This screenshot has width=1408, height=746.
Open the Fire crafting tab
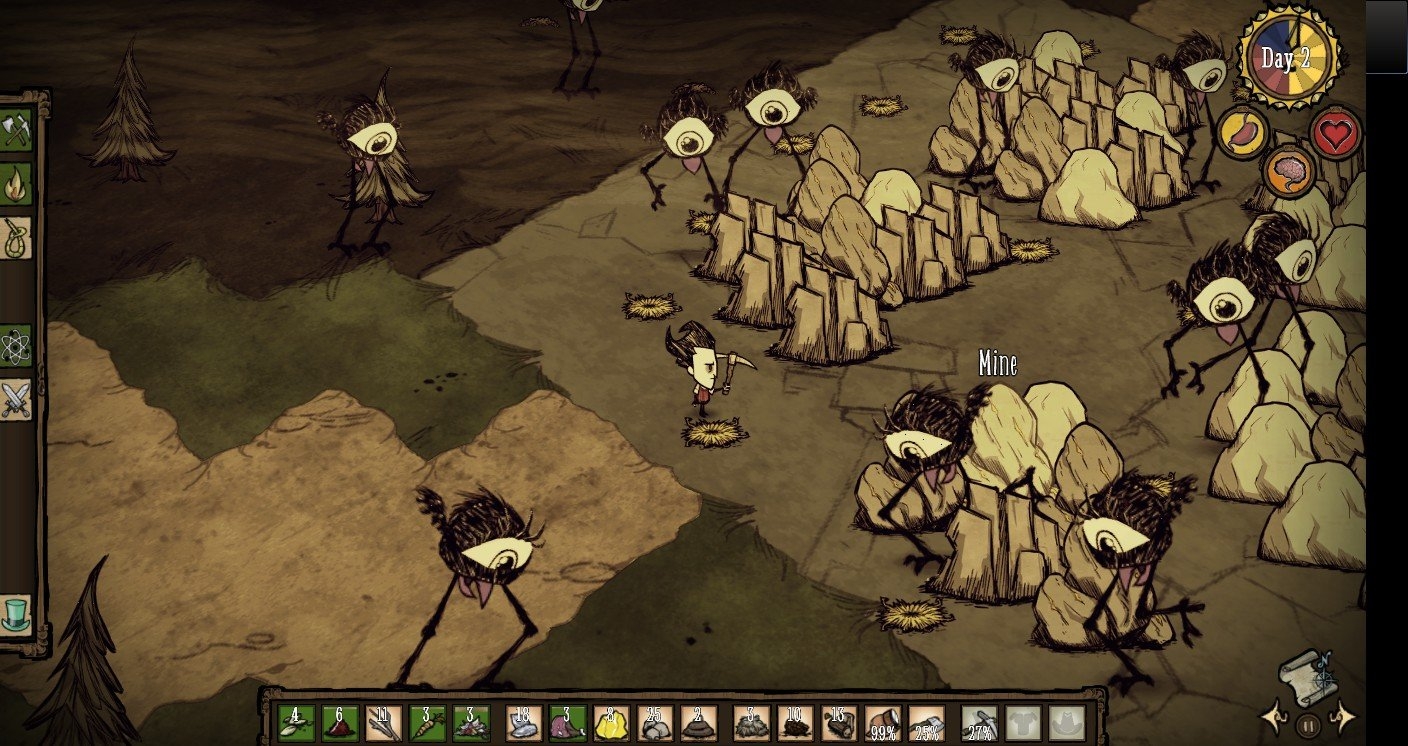(16, 184)
